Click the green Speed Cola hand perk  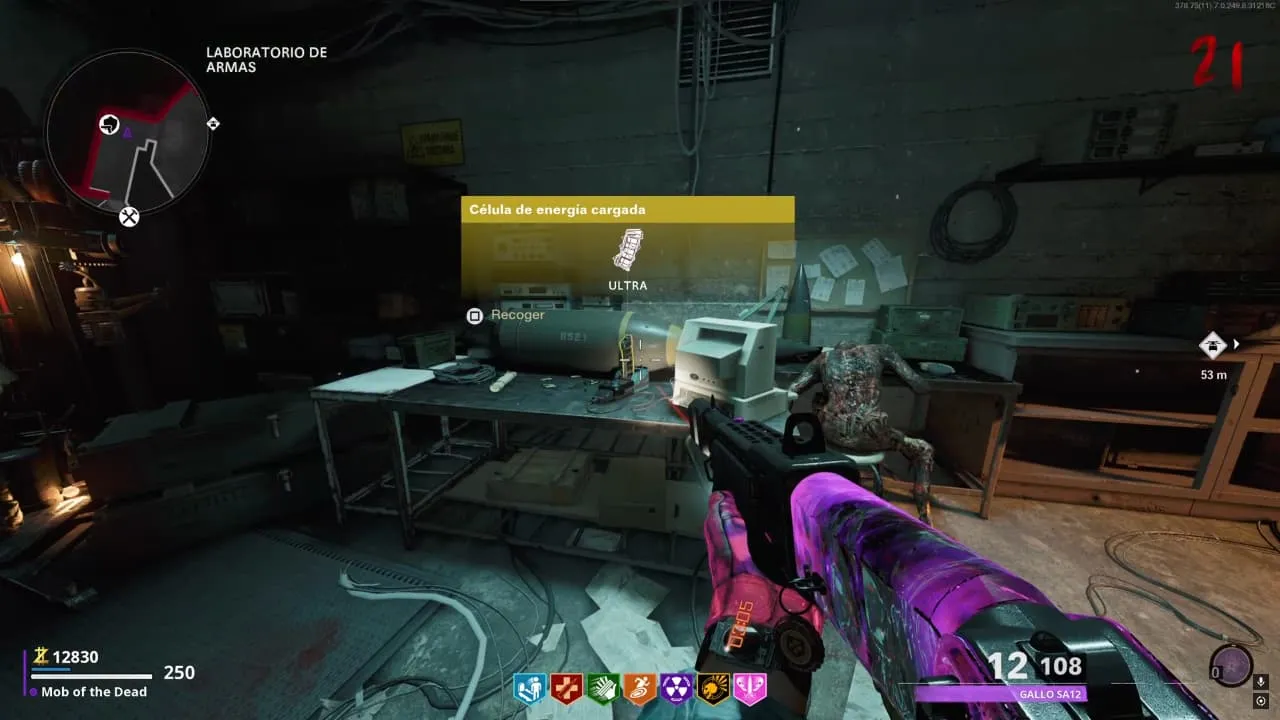[x=601, y=688]
